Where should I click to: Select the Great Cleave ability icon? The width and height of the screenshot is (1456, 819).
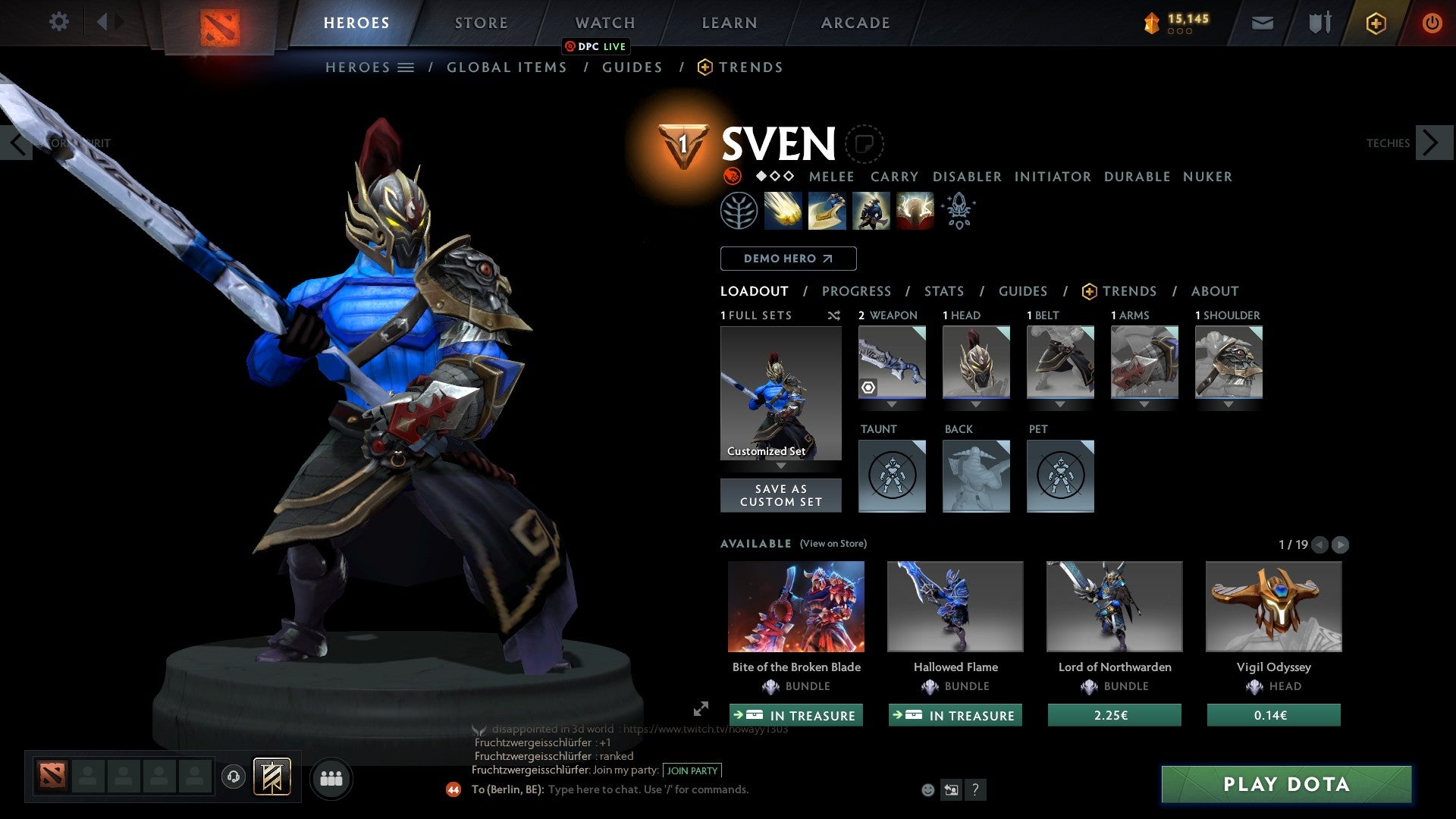click(827, 211)
